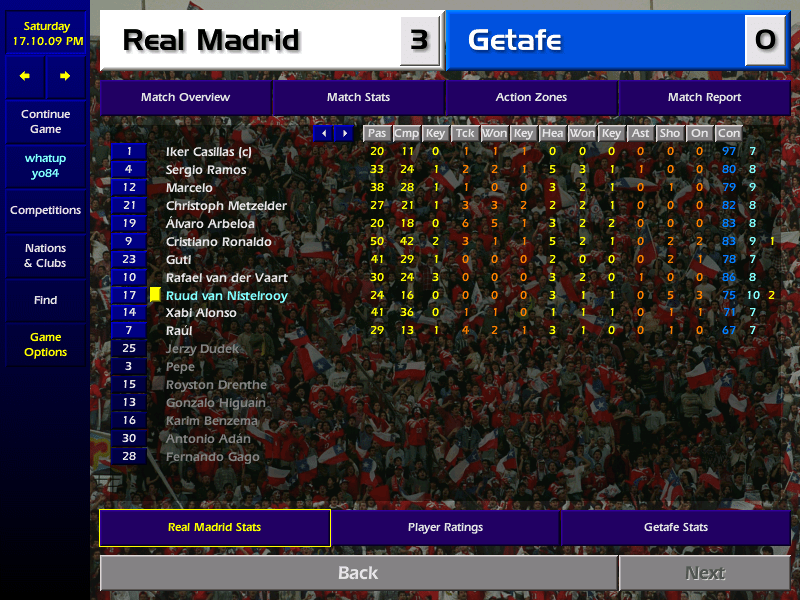Open Ruud van Nistelrooy's player profile
This screenshot has height=600, width=800.
click(x=226, y=295)
